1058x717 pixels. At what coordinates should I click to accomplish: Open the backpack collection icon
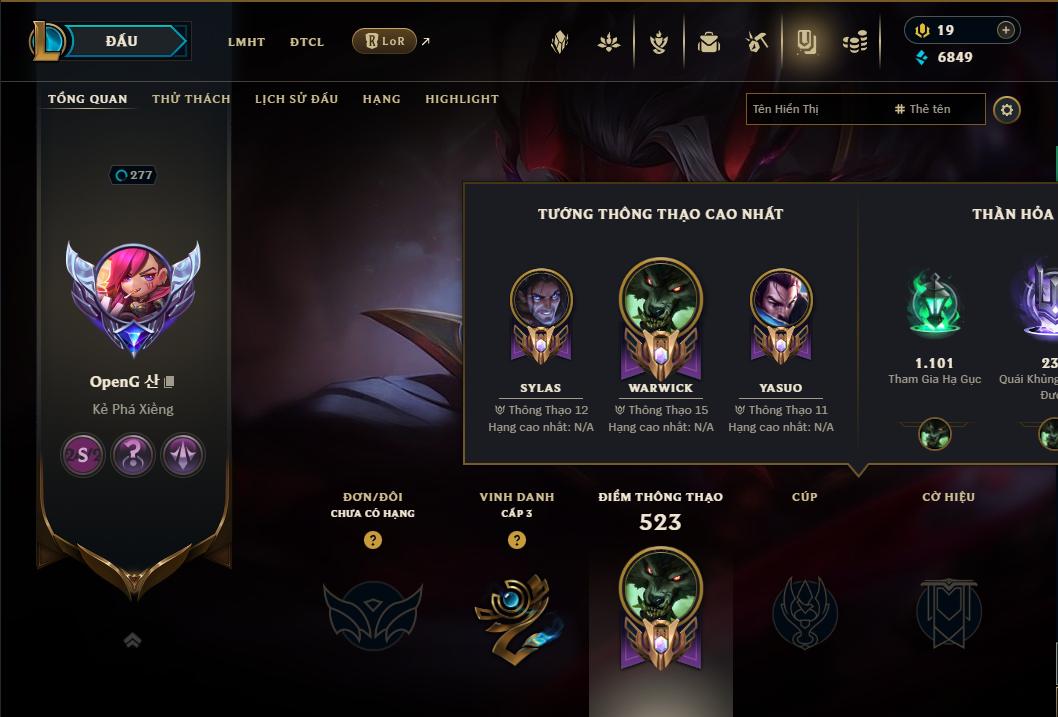[709, 42]
